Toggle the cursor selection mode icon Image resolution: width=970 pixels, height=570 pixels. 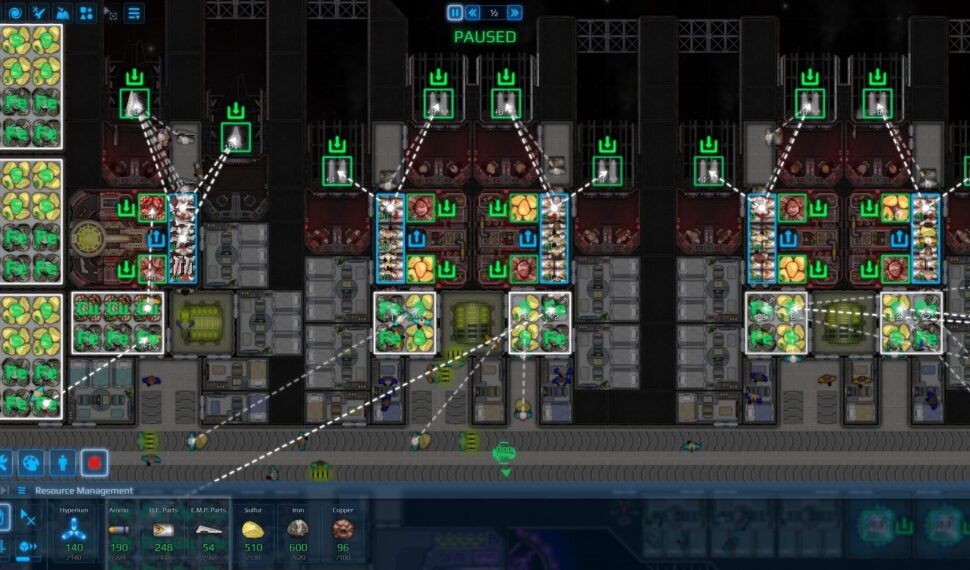pyautogui.click(x=110, y=14)
